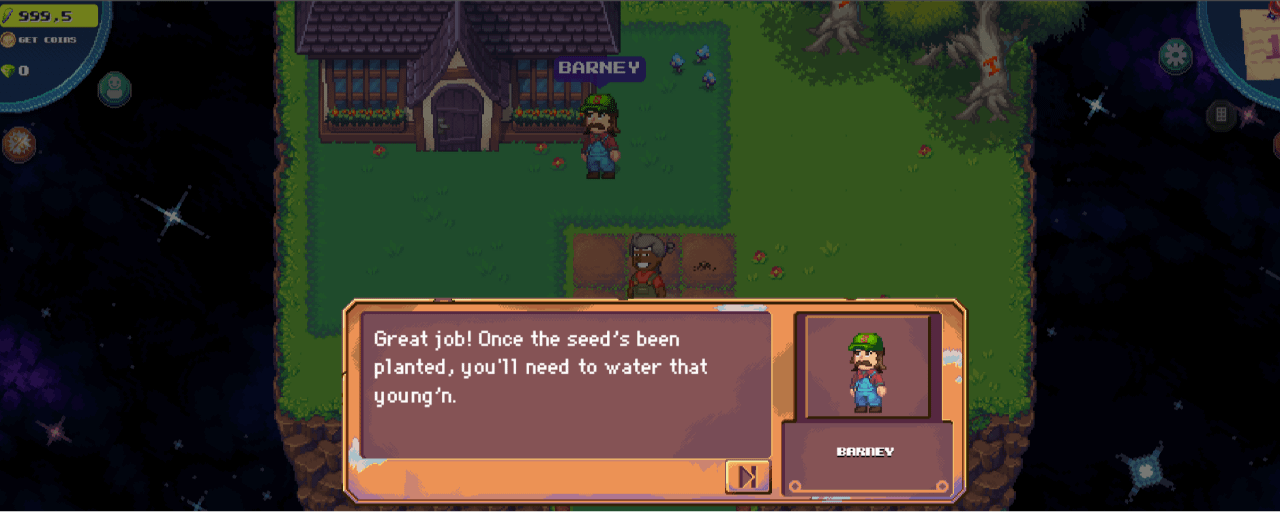Open the green character profile icon
Viewport: 1280px width, 512px height.
115,88
